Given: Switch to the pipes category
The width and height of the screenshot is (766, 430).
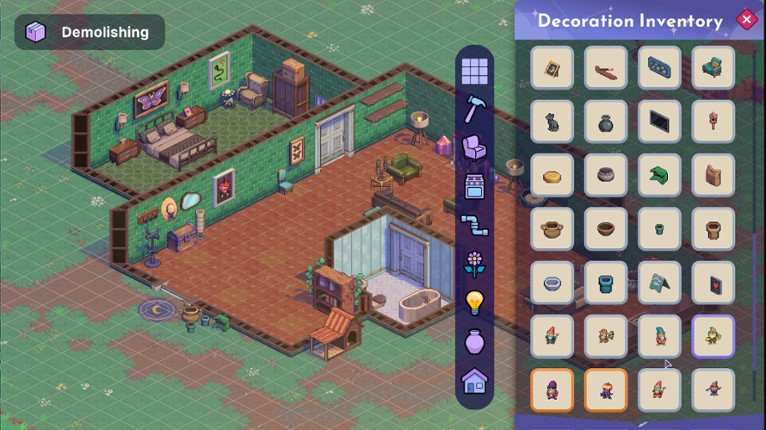Looking at the screenshot, I should tap(474, 225).
